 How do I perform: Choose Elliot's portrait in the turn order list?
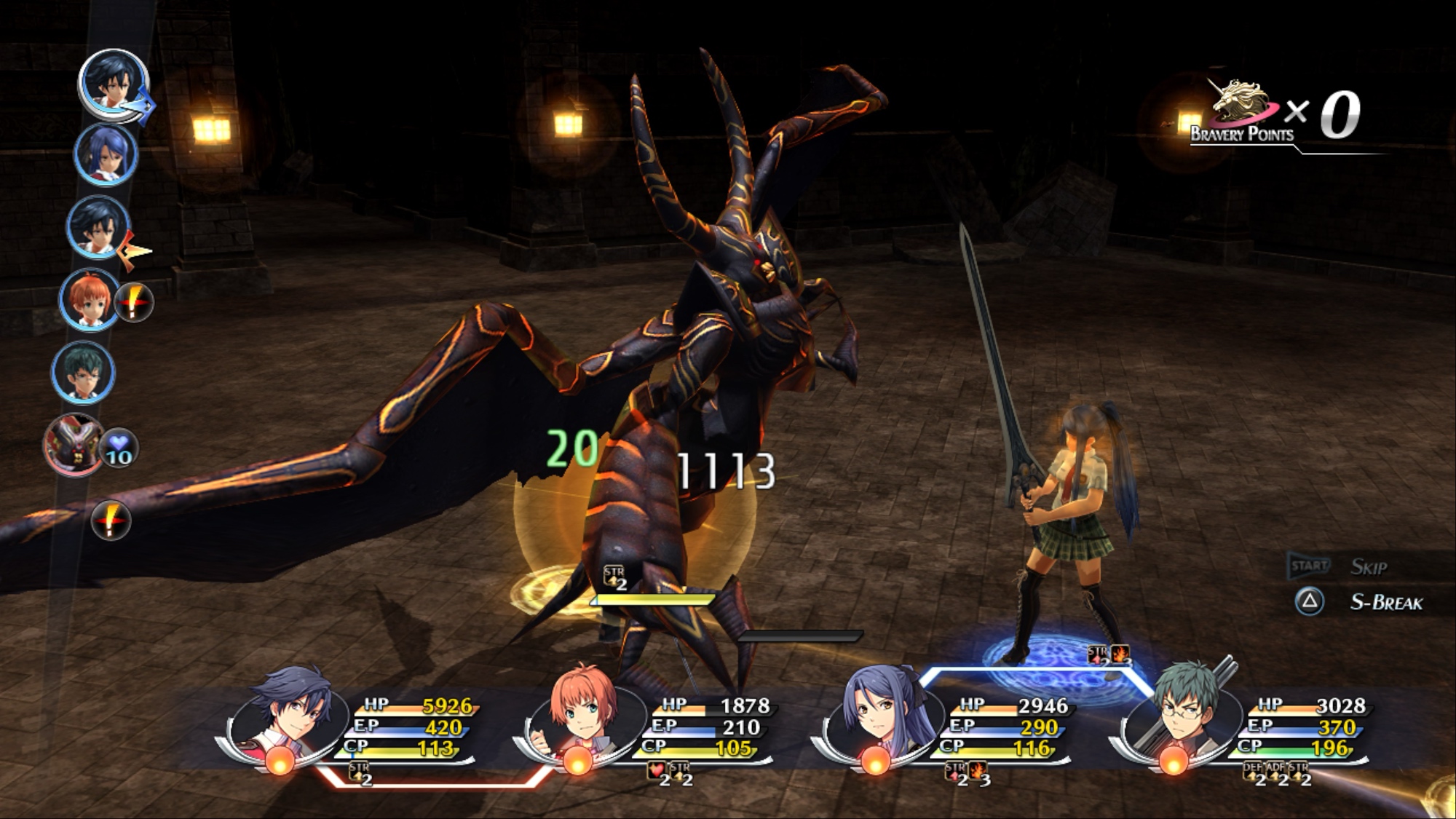point(90,299)
